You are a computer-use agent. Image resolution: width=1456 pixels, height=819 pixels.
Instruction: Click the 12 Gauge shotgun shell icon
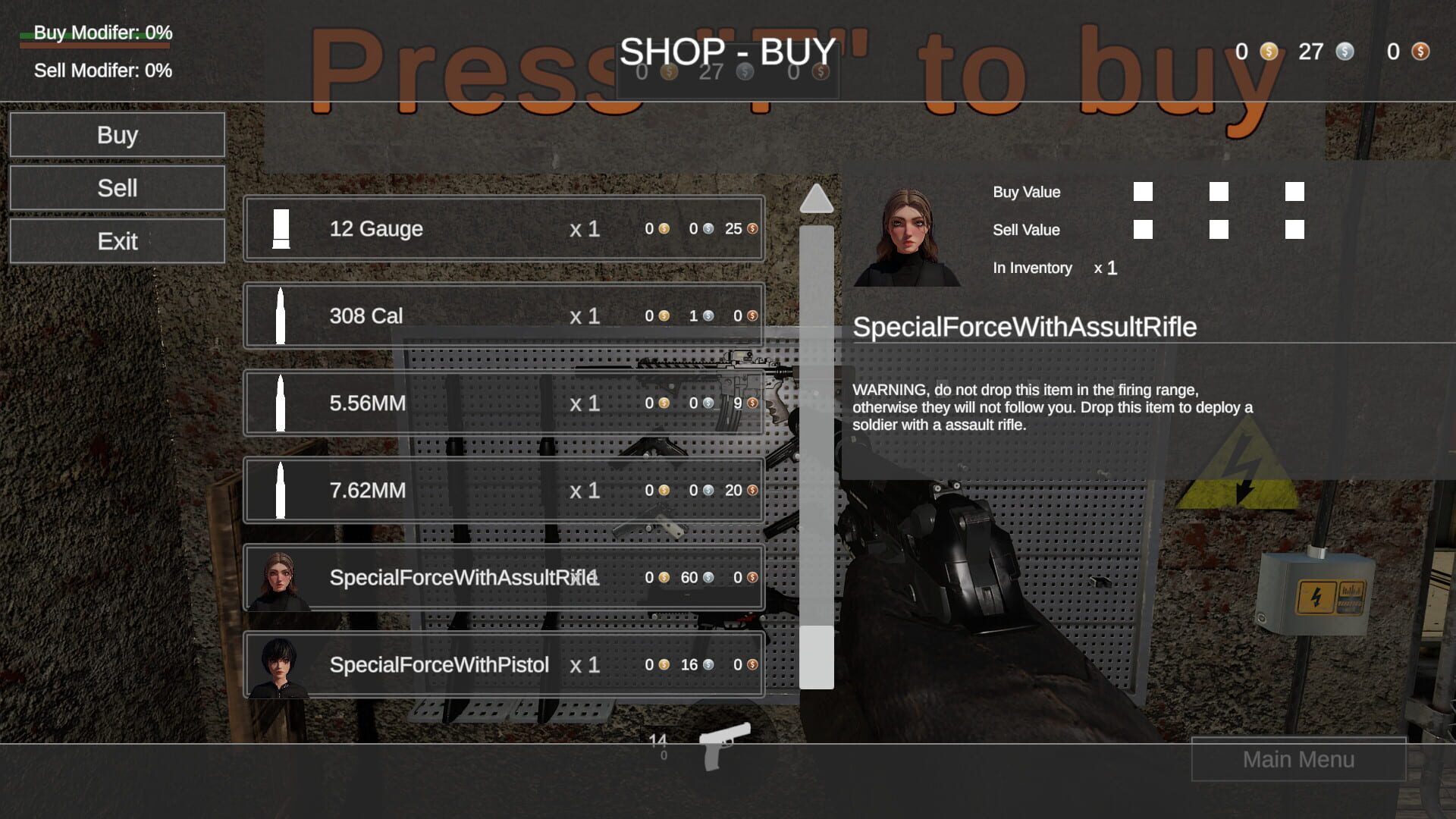(281, 228)
